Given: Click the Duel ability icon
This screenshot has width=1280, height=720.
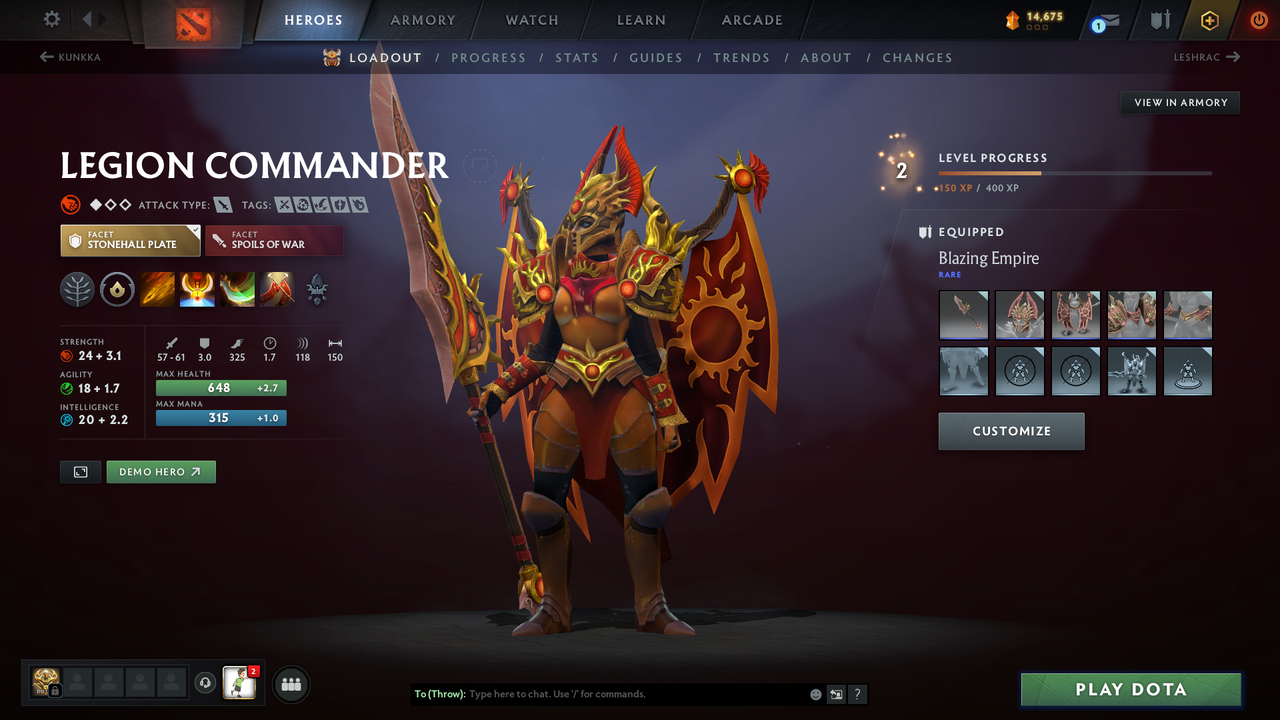Looking at the screenshot, I should point(277,289).
